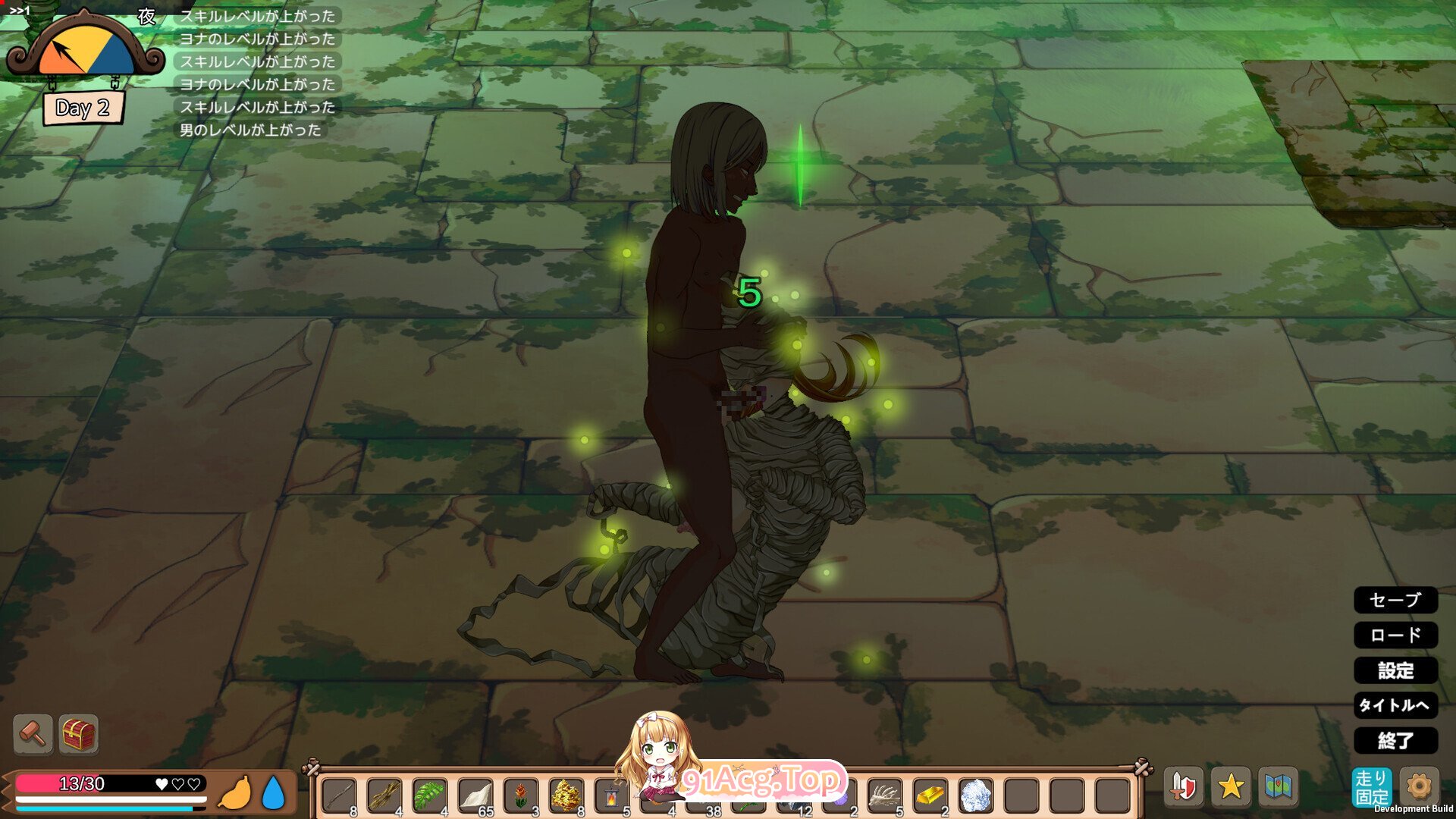Image resolution: width=1456 pixels, height=819 pixels.
Task: Click タイトルへ to return to title
Action: tap(1398, 706)
